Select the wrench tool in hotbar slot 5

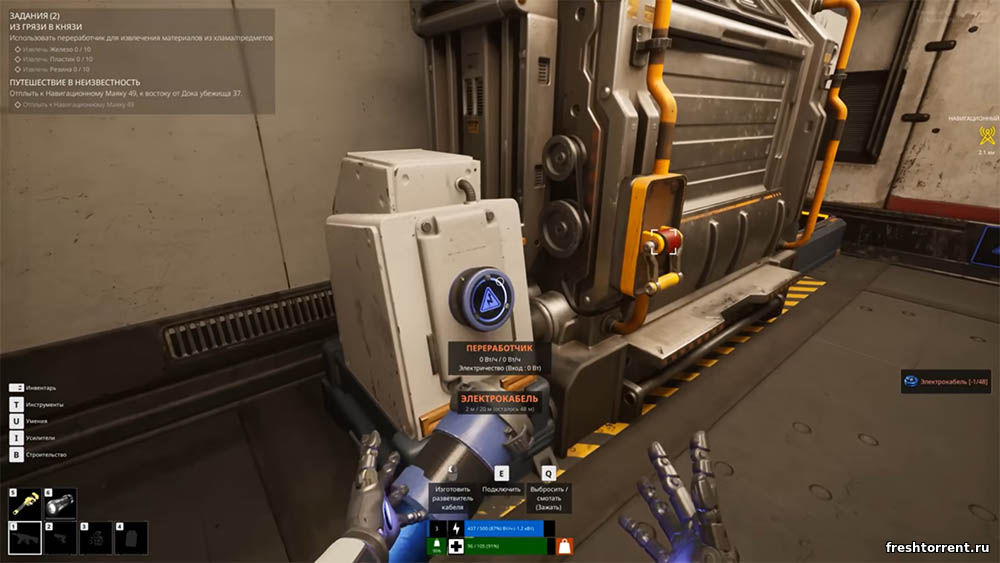point(25,503)
